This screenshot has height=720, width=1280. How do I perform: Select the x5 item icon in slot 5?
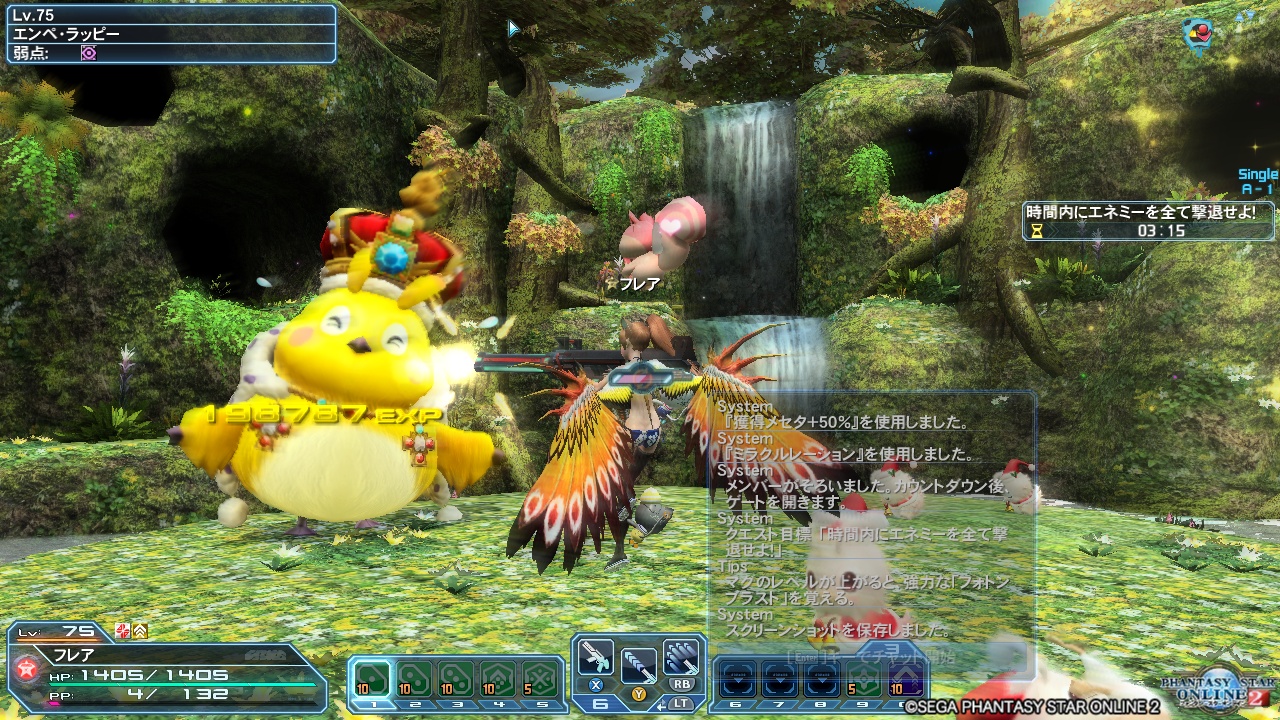pos(541,679)
